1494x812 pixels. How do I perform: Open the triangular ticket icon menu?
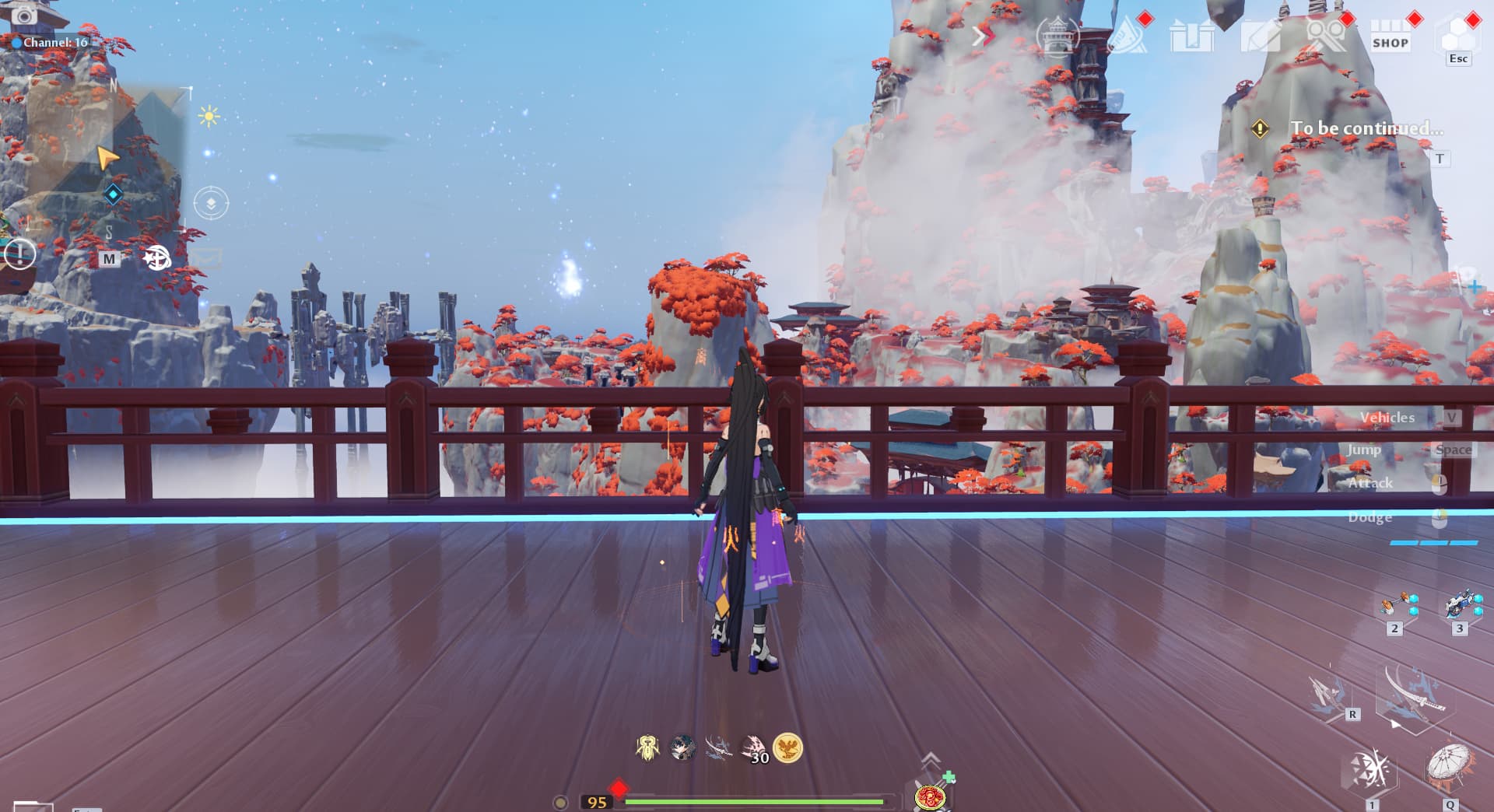(x=1126, y=36)
